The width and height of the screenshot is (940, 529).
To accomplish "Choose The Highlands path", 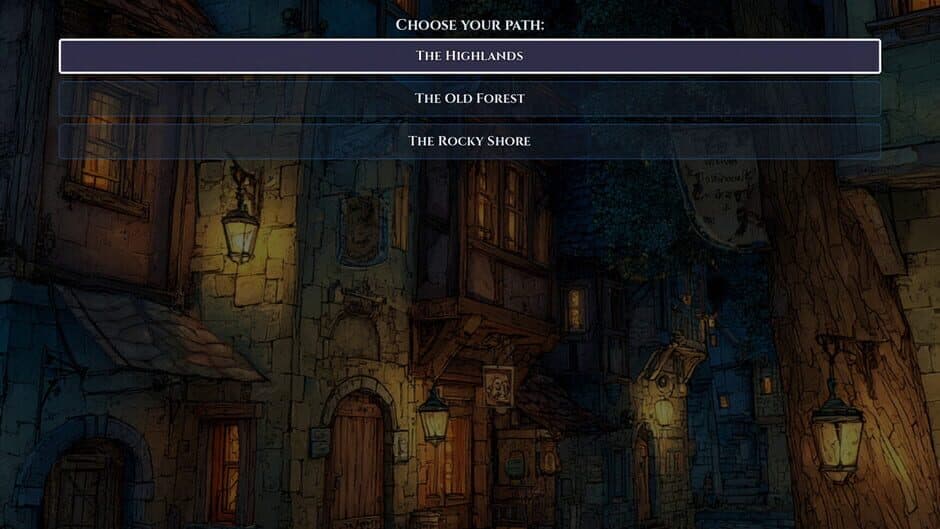I will point(469,56).
